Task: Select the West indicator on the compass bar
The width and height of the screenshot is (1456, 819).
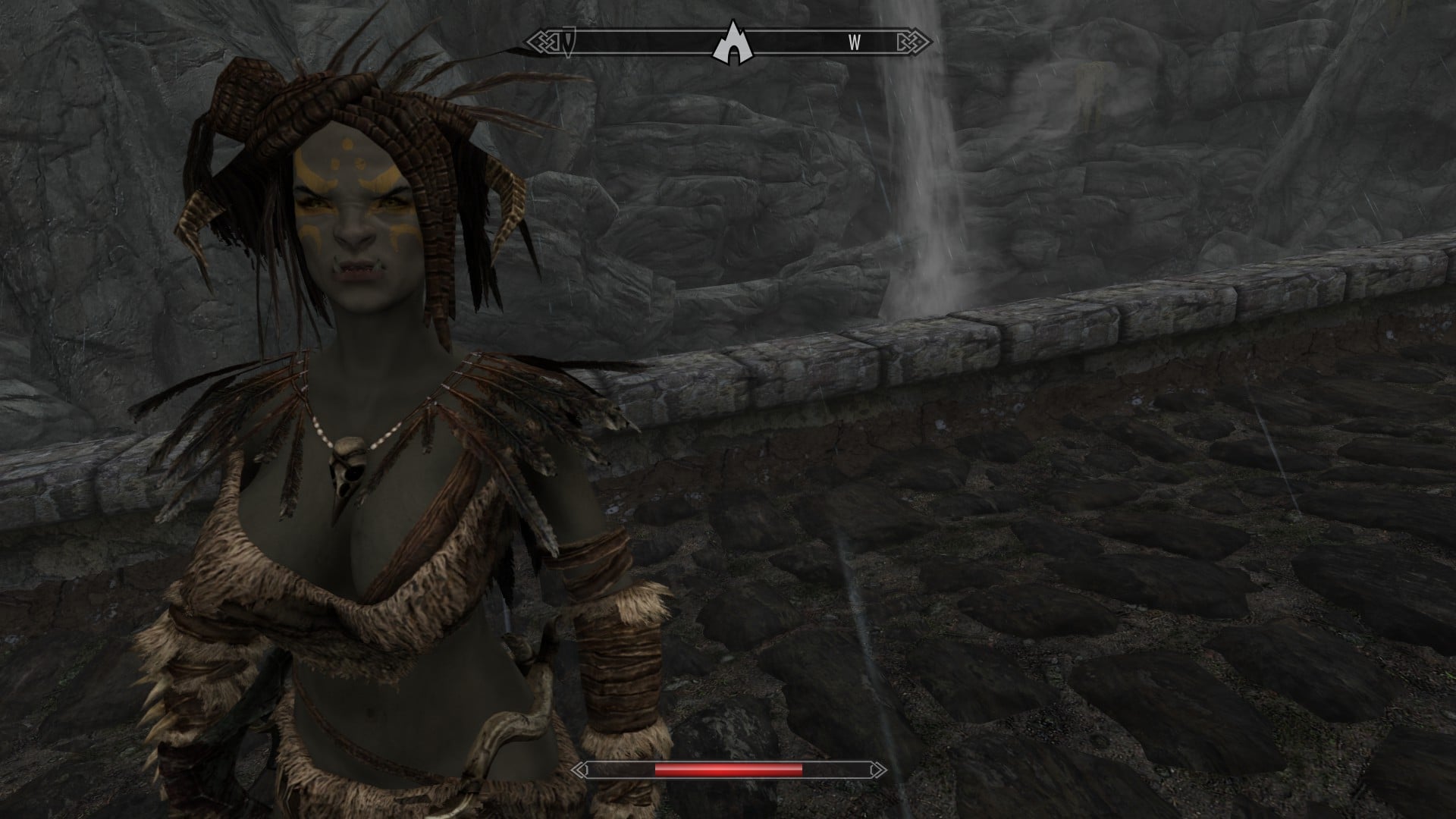Action: [854, 43]
